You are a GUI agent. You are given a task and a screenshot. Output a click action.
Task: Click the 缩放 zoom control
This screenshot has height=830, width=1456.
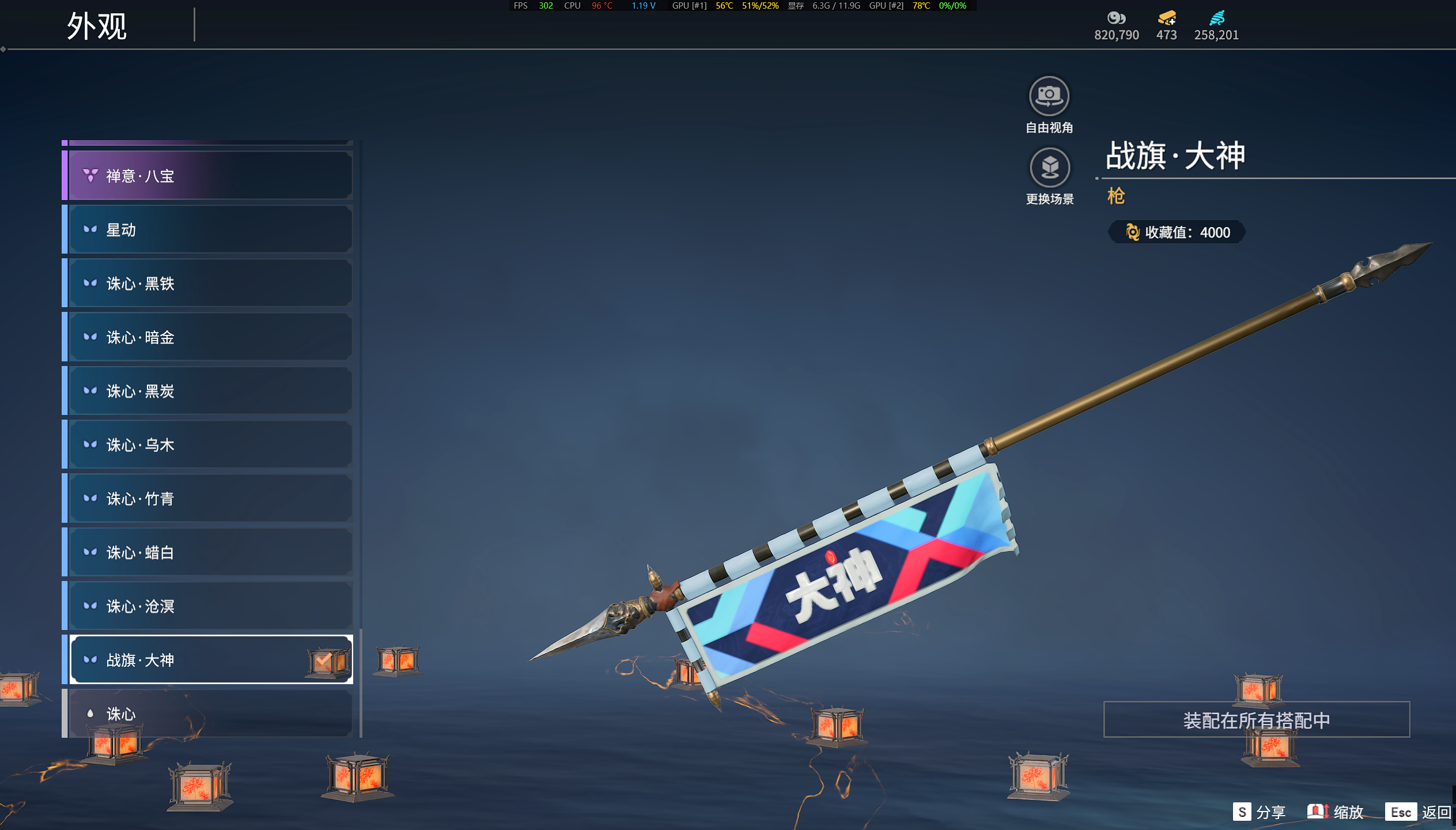click(1336, 812)
